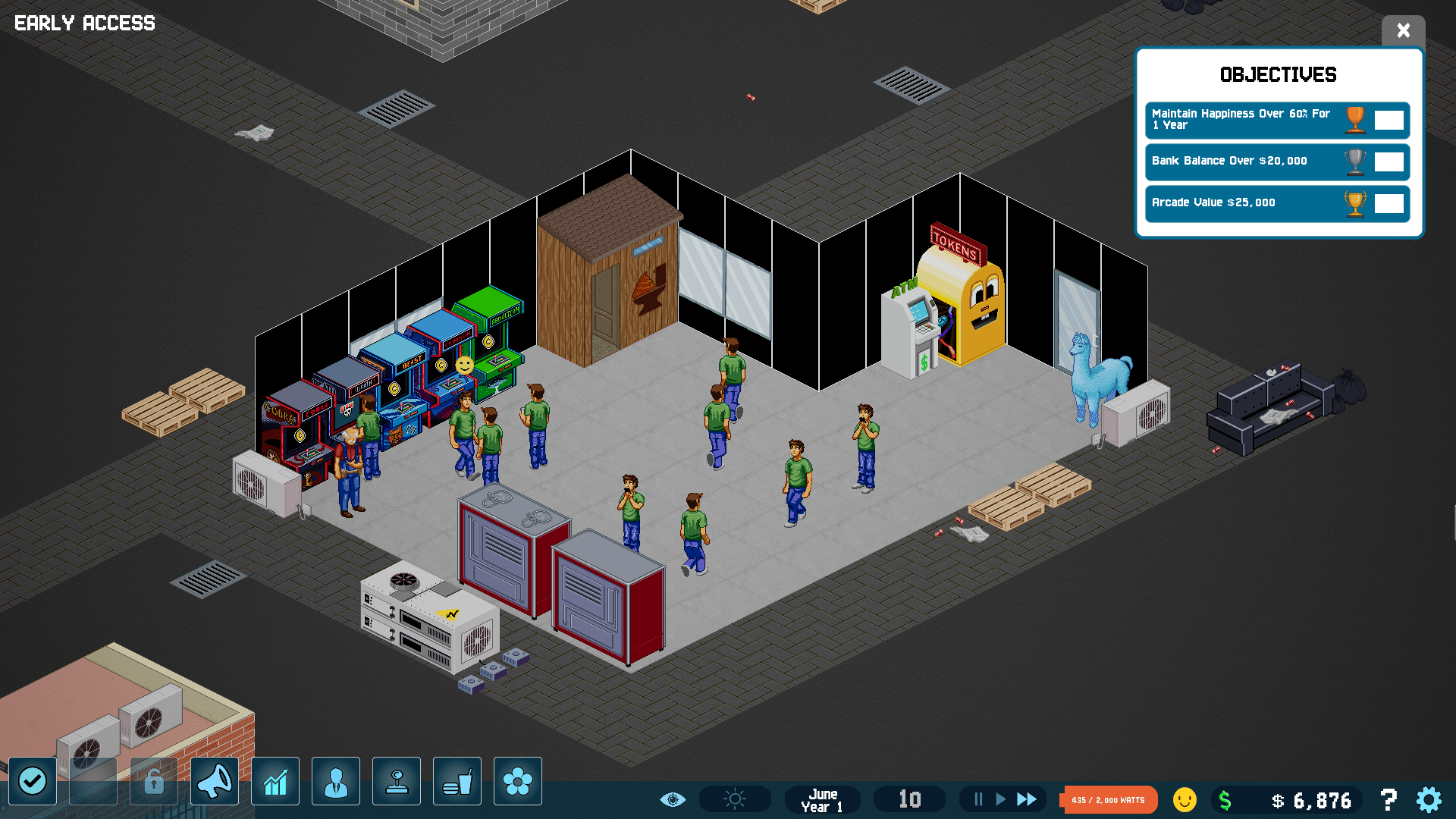Open the objectives checkmark button
Viewport: 1456px width, 819px height.
(x=33, y=780)
